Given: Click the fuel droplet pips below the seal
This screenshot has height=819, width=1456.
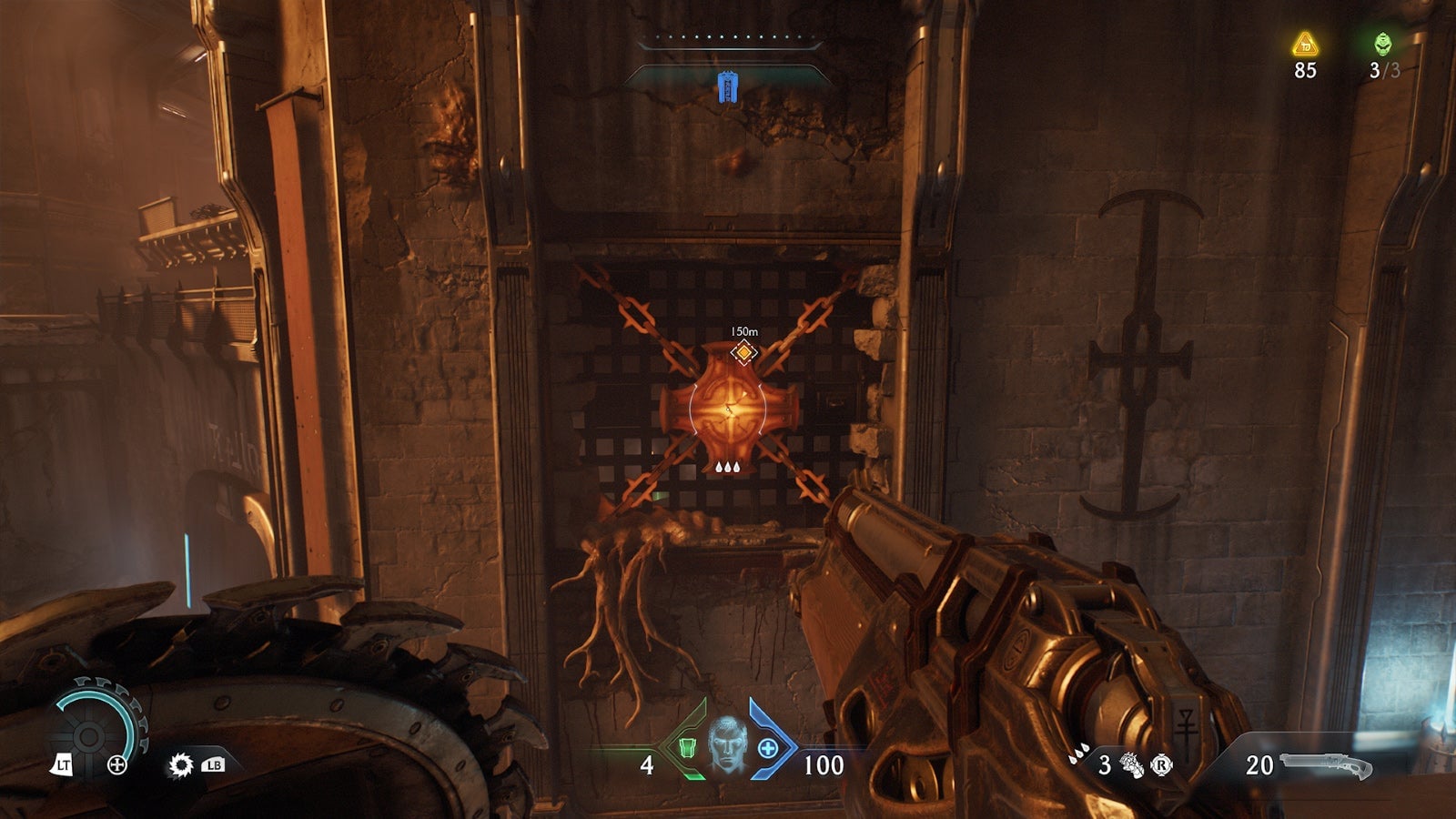Looking at the screenshot, I should (728, 468).
